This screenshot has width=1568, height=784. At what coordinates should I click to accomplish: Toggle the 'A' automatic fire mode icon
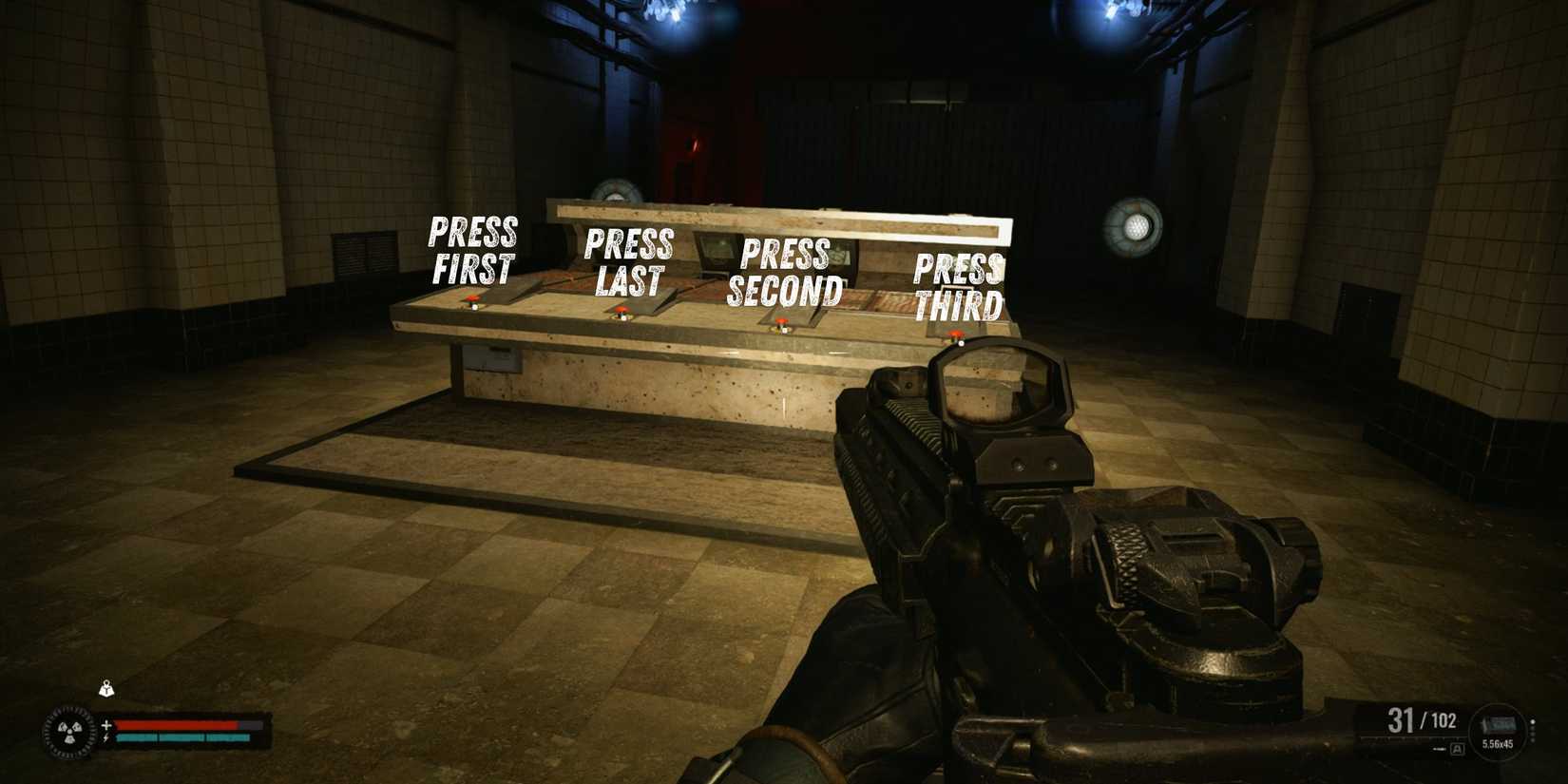coord(1458,748)
